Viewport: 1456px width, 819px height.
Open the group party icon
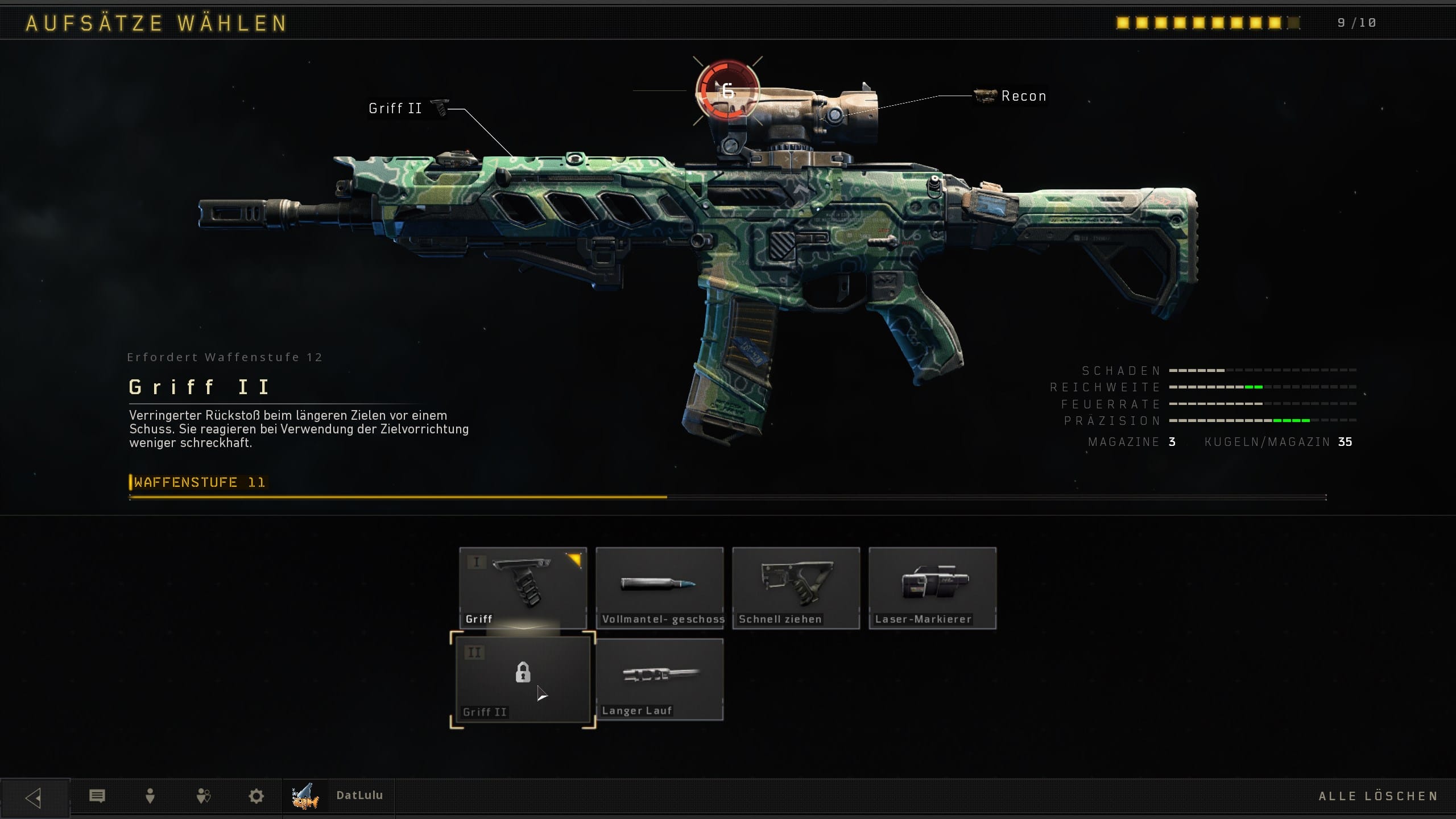coord(203,796)
